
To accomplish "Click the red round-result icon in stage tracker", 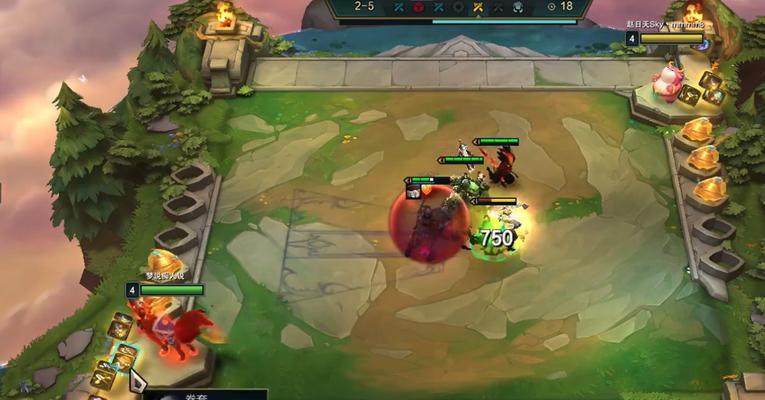I will tap(418, 7).
